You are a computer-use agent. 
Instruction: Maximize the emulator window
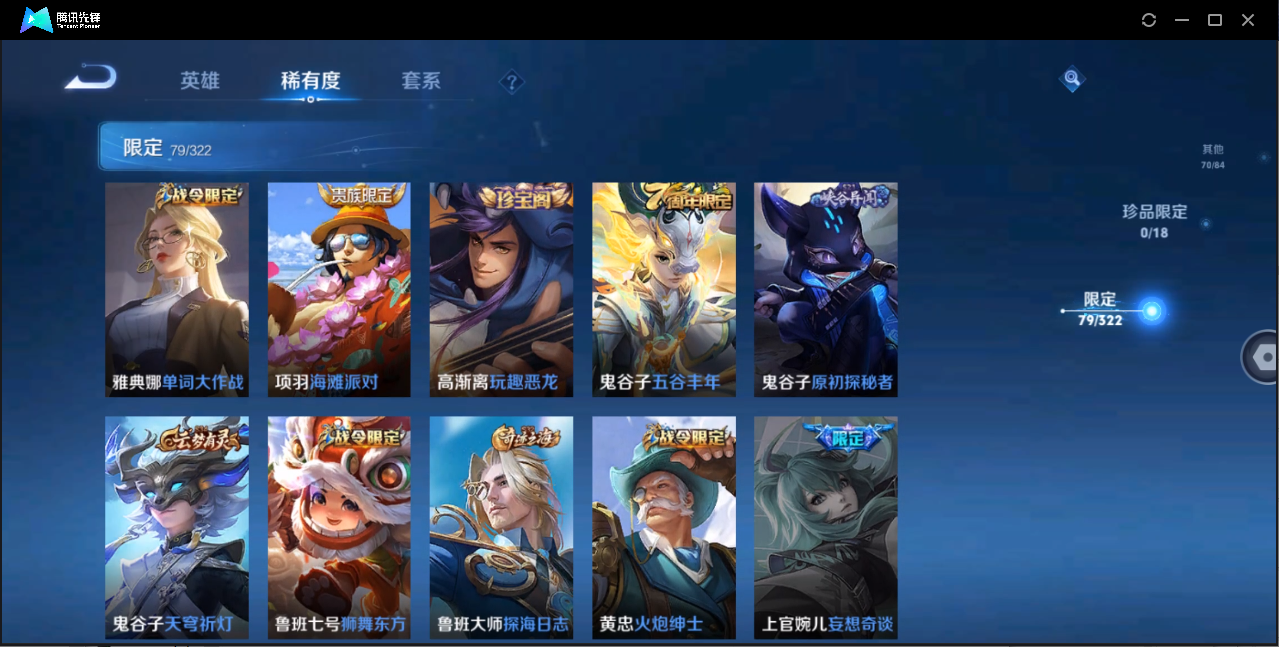(1215, 20)
